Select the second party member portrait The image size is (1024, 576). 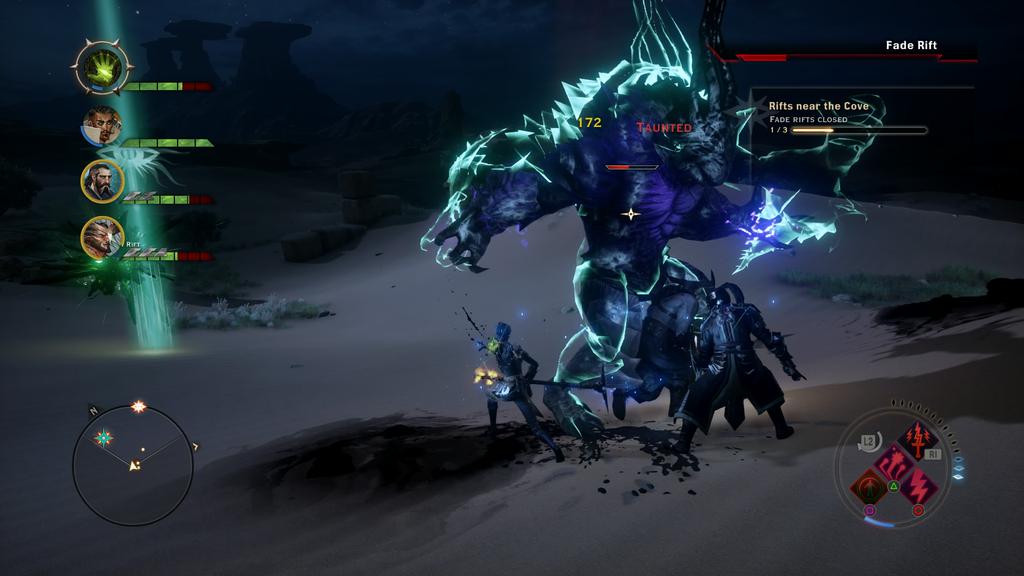pyautogui.click(x=102, y=125)
